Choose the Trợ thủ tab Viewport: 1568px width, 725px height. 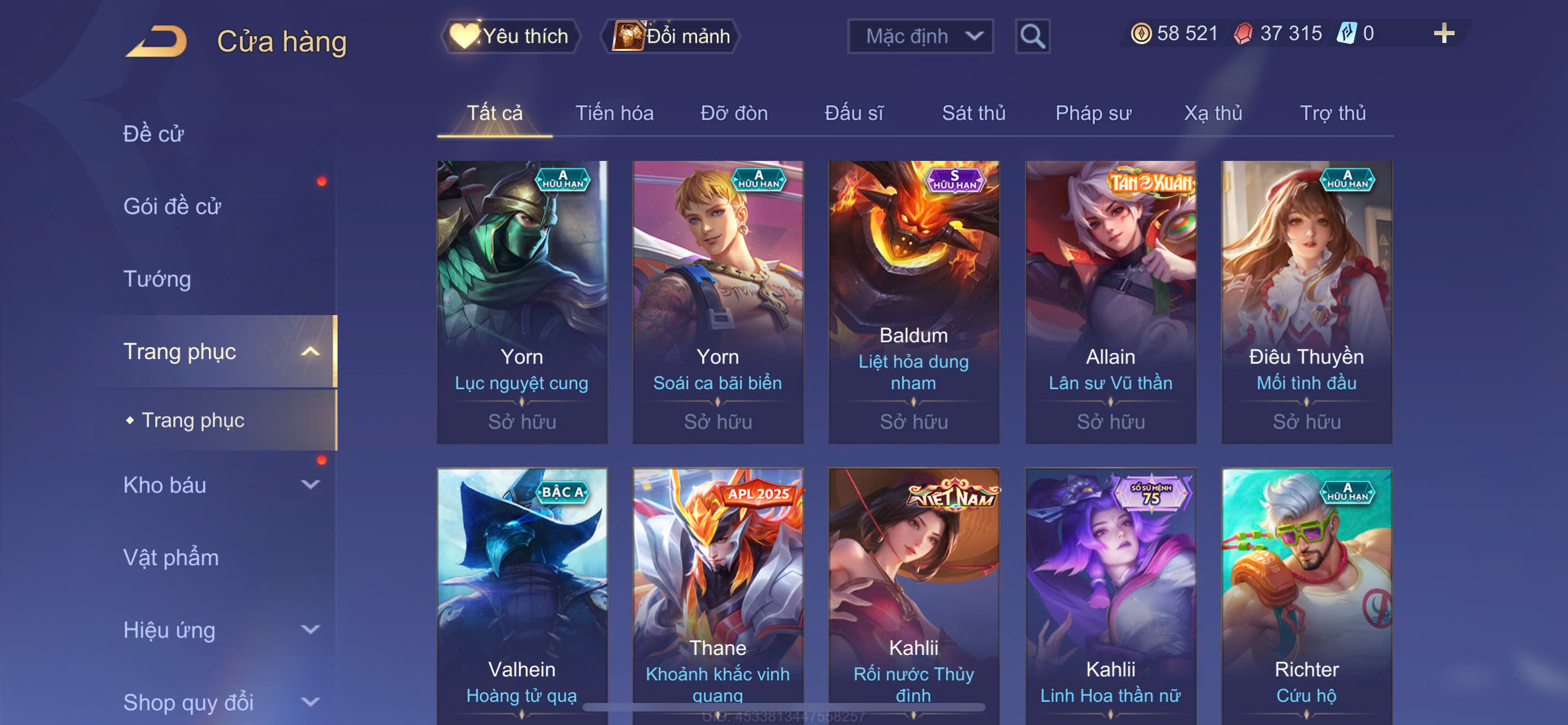[x=1333, y=113]
